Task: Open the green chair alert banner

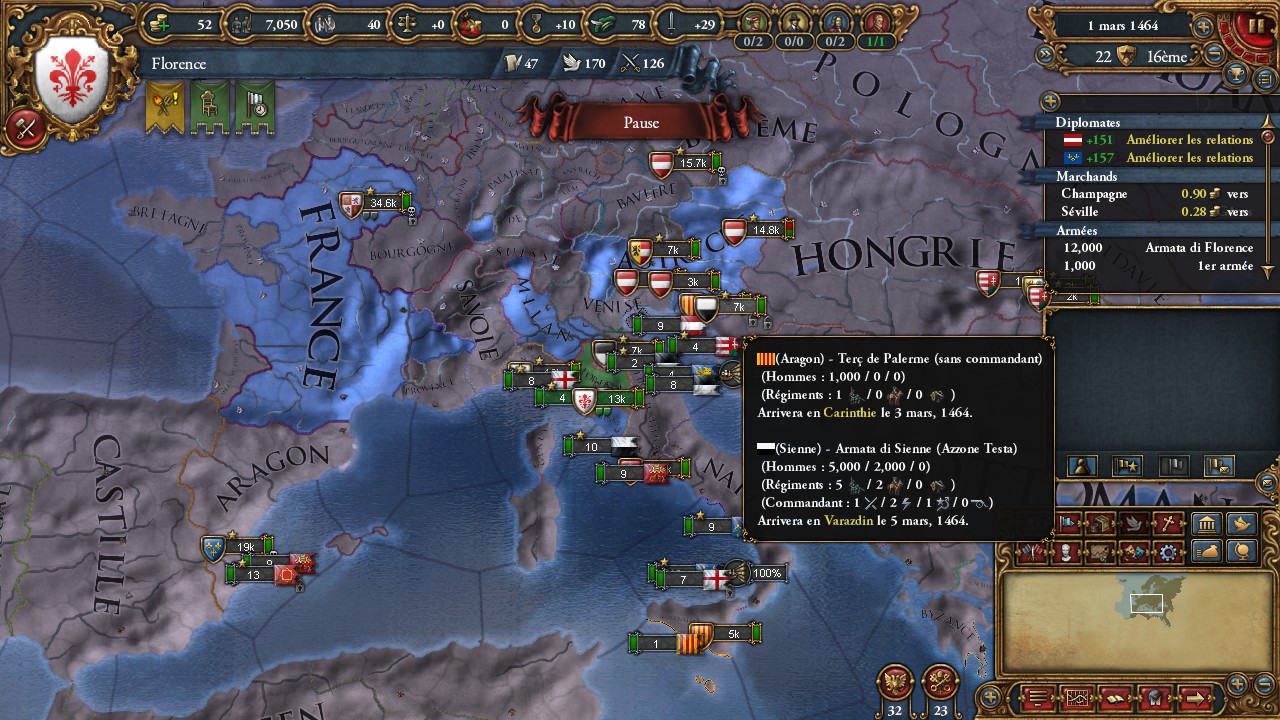Action: 210,107
